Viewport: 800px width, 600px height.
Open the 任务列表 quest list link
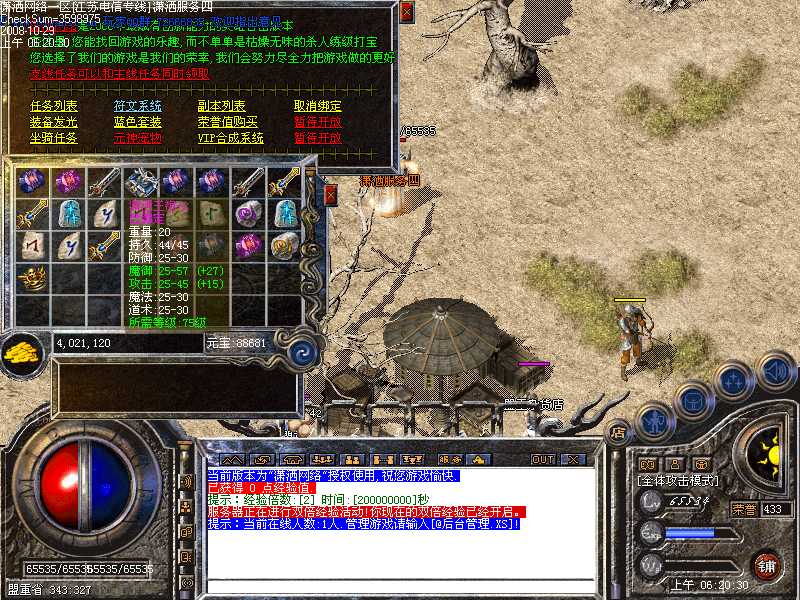(x=54, y=106)
